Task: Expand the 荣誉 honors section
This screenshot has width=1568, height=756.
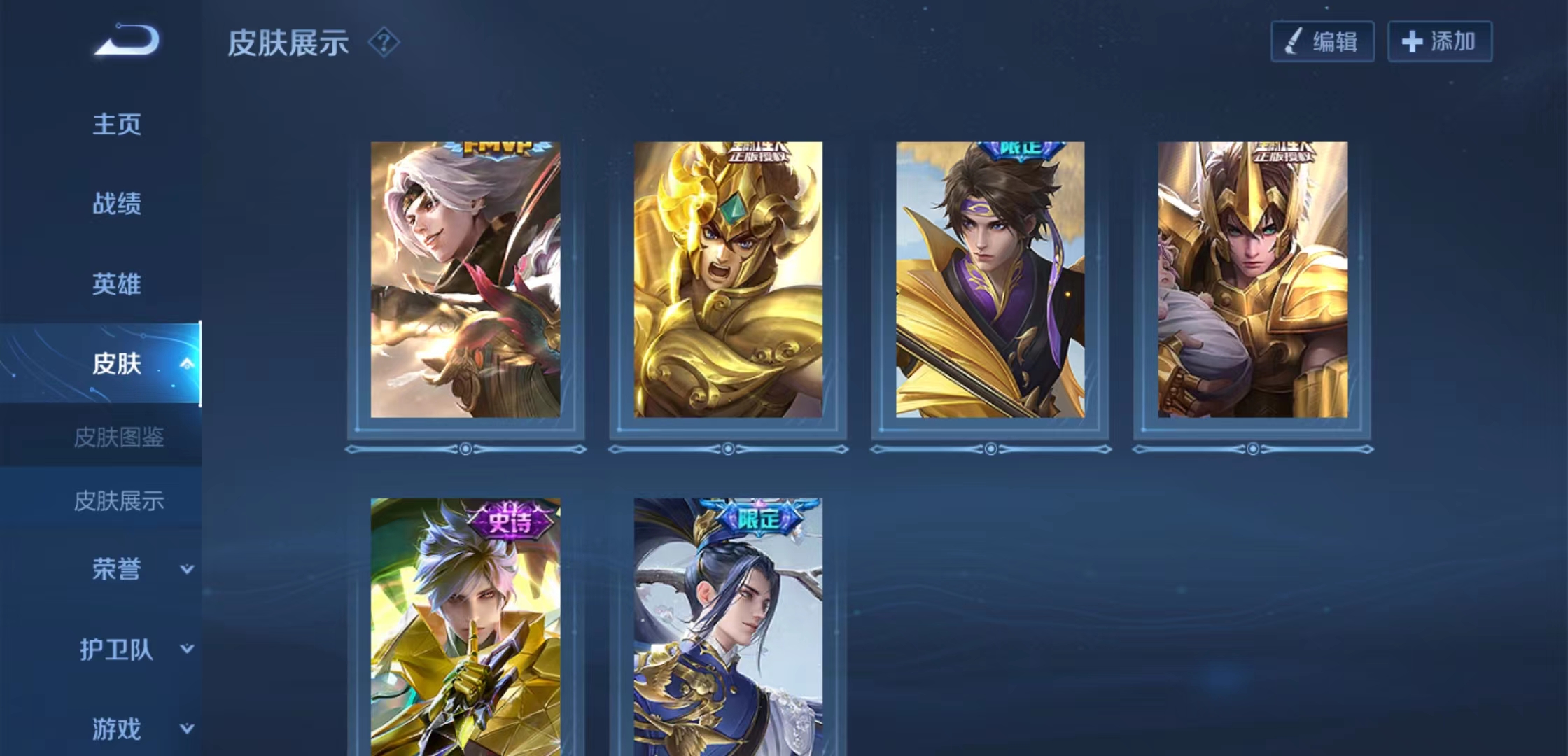Action: (186, 569)
